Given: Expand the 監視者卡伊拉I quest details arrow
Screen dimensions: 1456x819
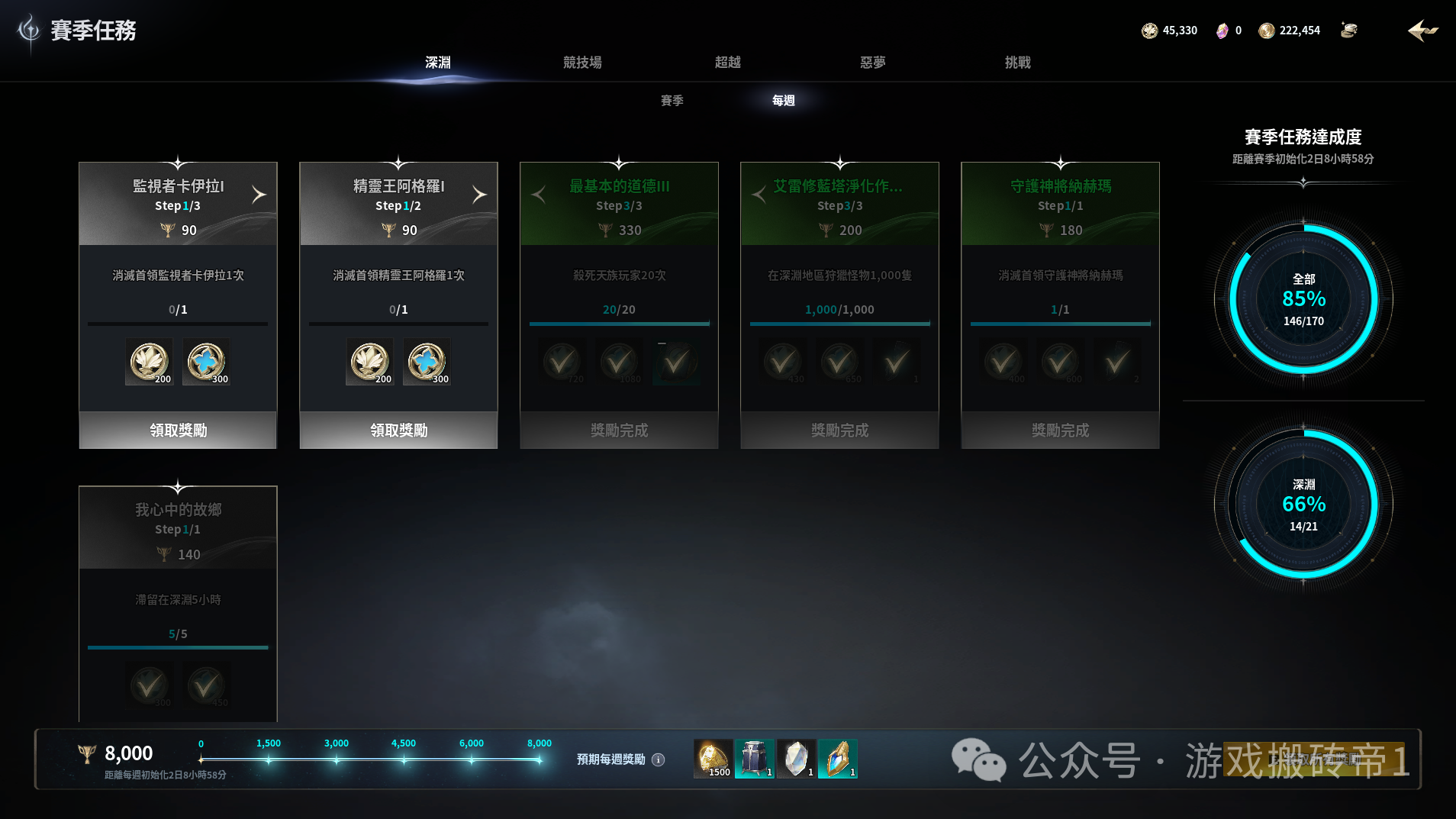Looking at the screenshot, I should pyautogui.click(x=259, y=194).
